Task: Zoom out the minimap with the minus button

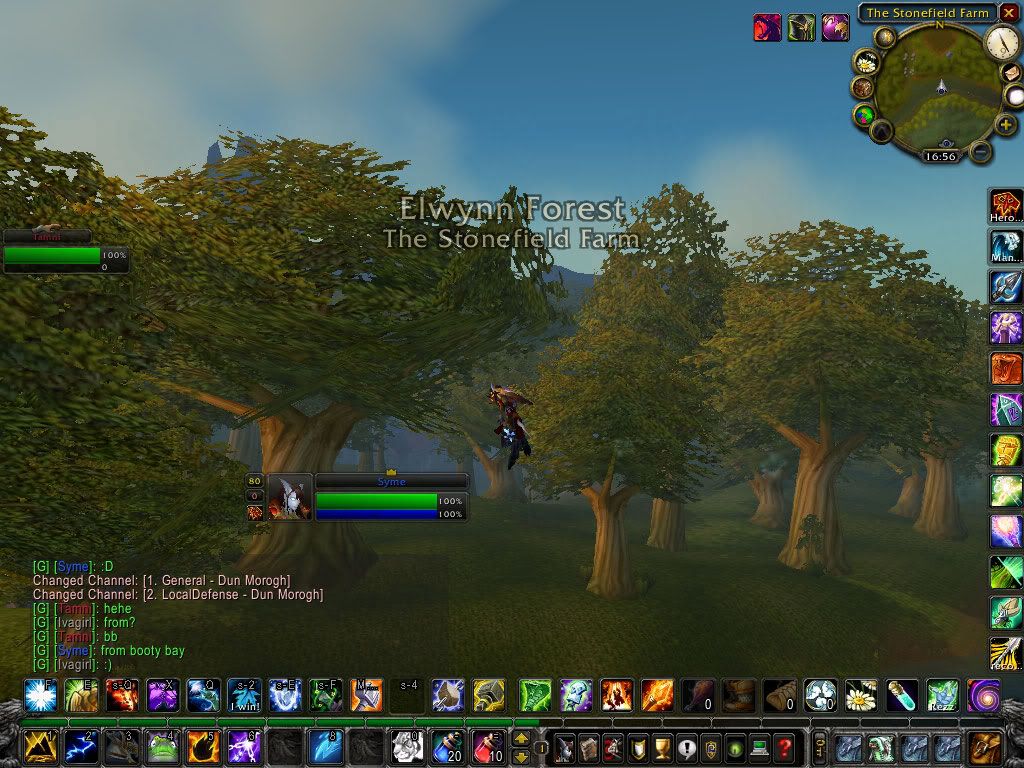Action: click(982, 153)
